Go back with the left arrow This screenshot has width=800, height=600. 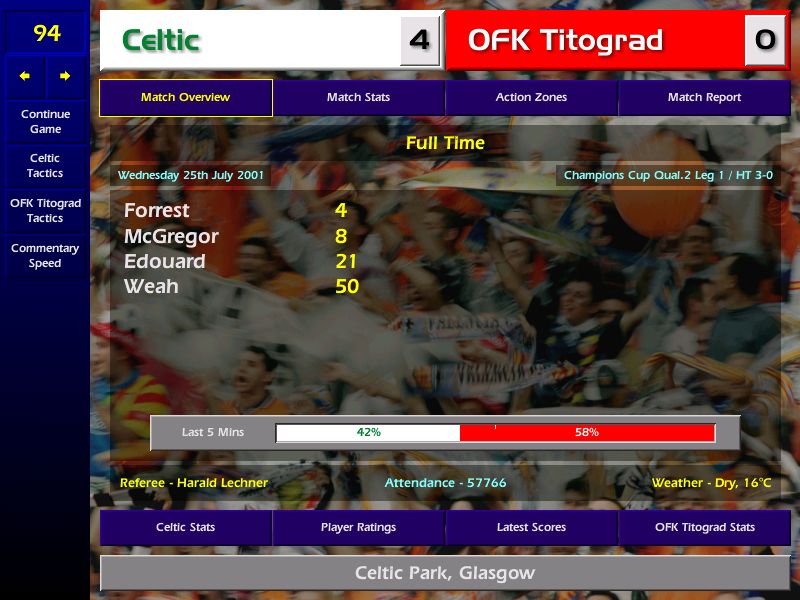coord(25,76)
